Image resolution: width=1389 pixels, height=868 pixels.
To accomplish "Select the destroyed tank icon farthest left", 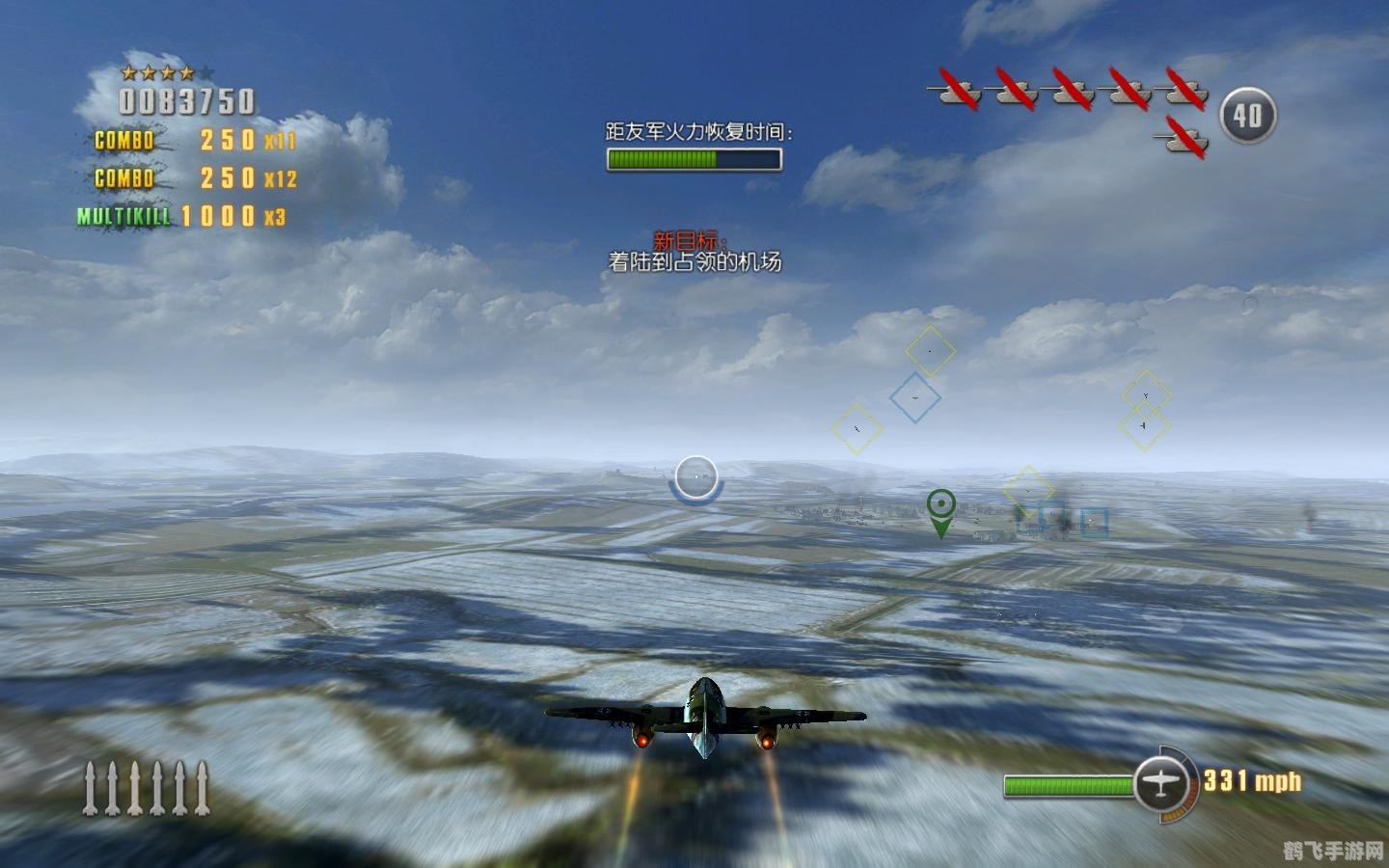I will (958, 93).
